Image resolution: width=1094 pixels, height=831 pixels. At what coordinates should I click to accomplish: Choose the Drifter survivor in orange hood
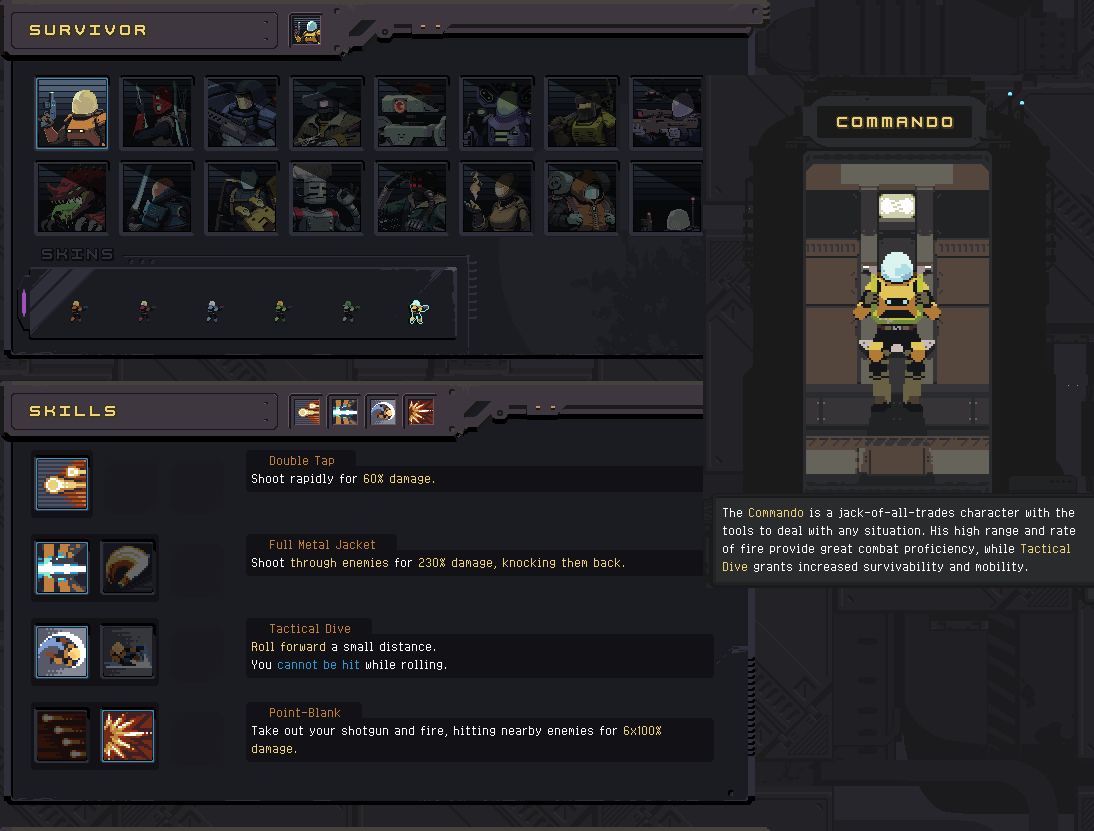(x=581, y=197)
